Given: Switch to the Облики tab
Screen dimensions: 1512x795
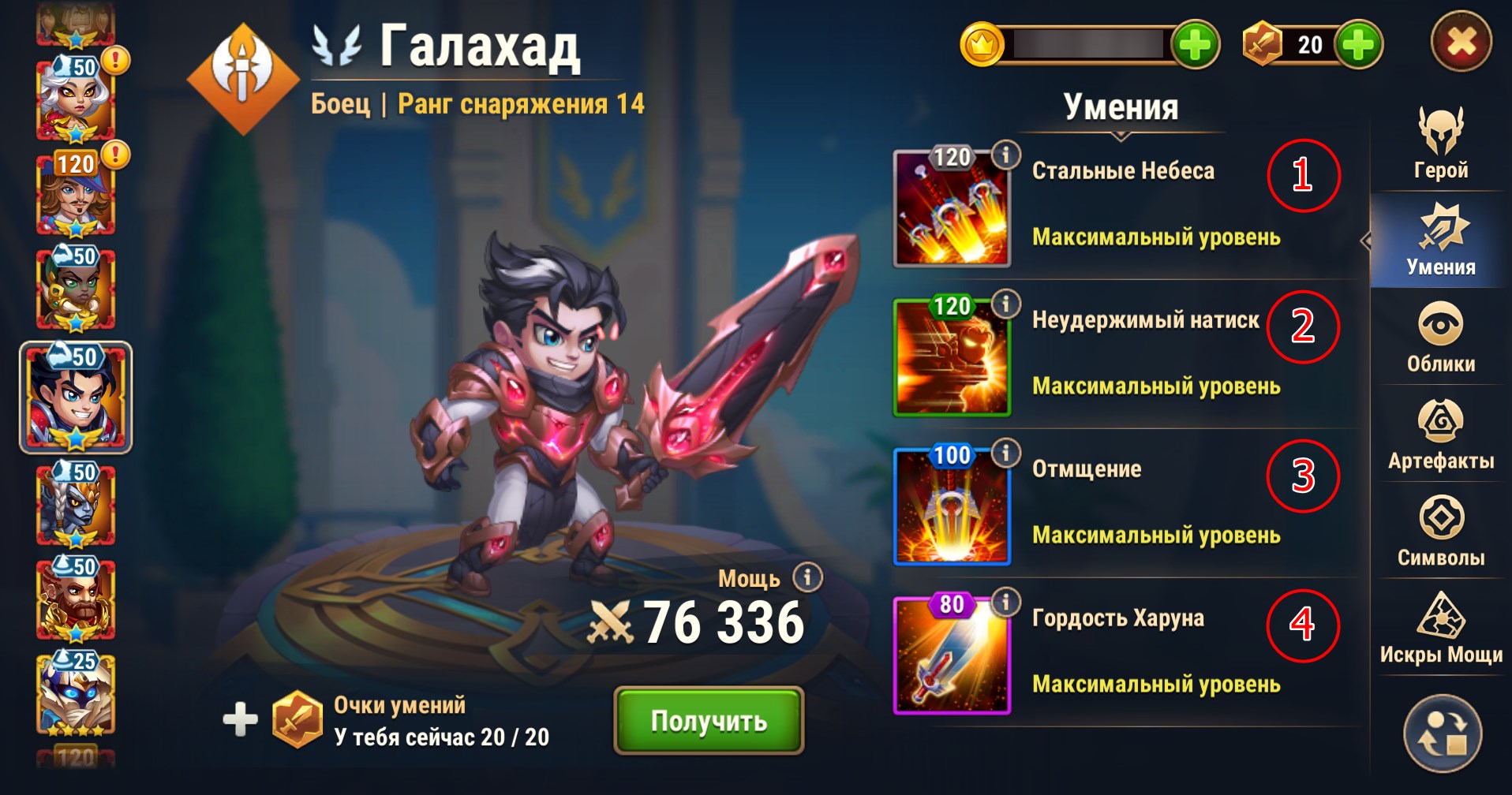Looking at the screenshot, I should tap(1440, 338).
